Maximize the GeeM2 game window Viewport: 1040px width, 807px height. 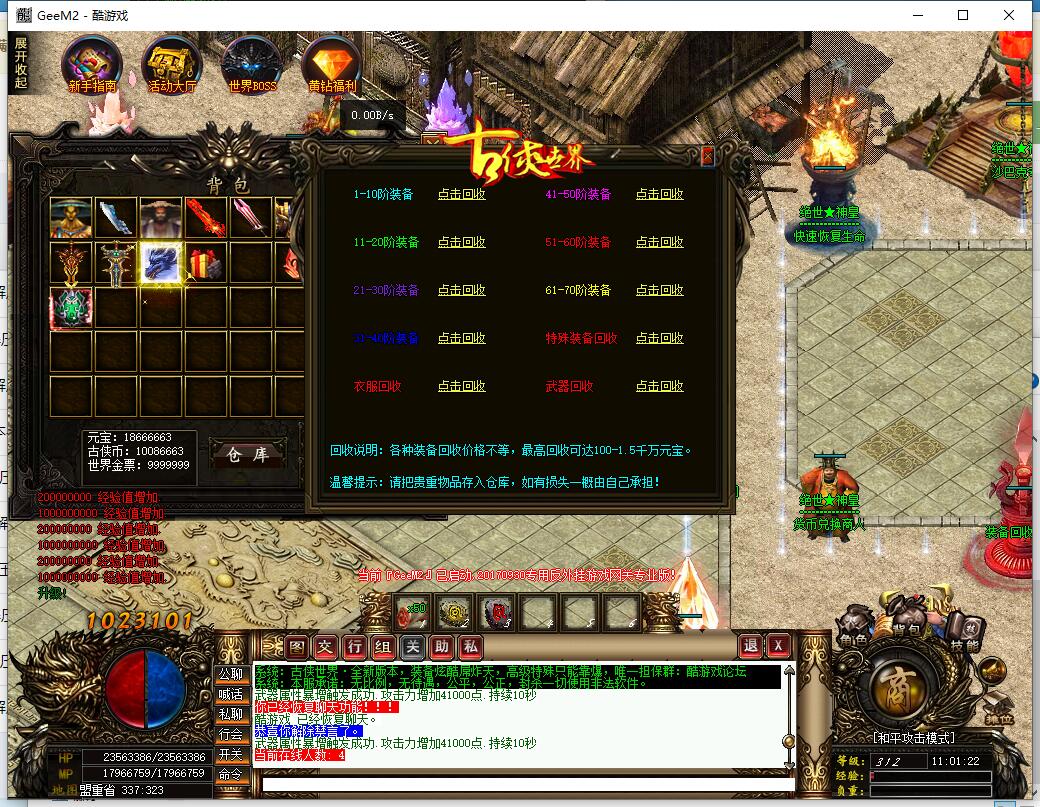pyautogui.click(x=963, y=15)
